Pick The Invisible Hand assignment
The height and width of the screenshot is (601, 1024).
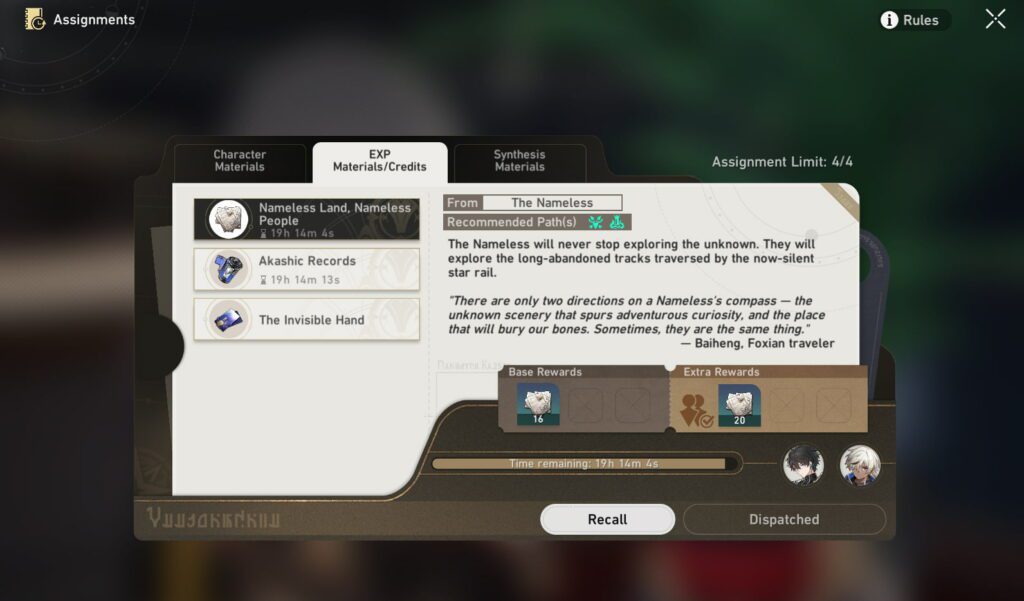click(307, 320)
